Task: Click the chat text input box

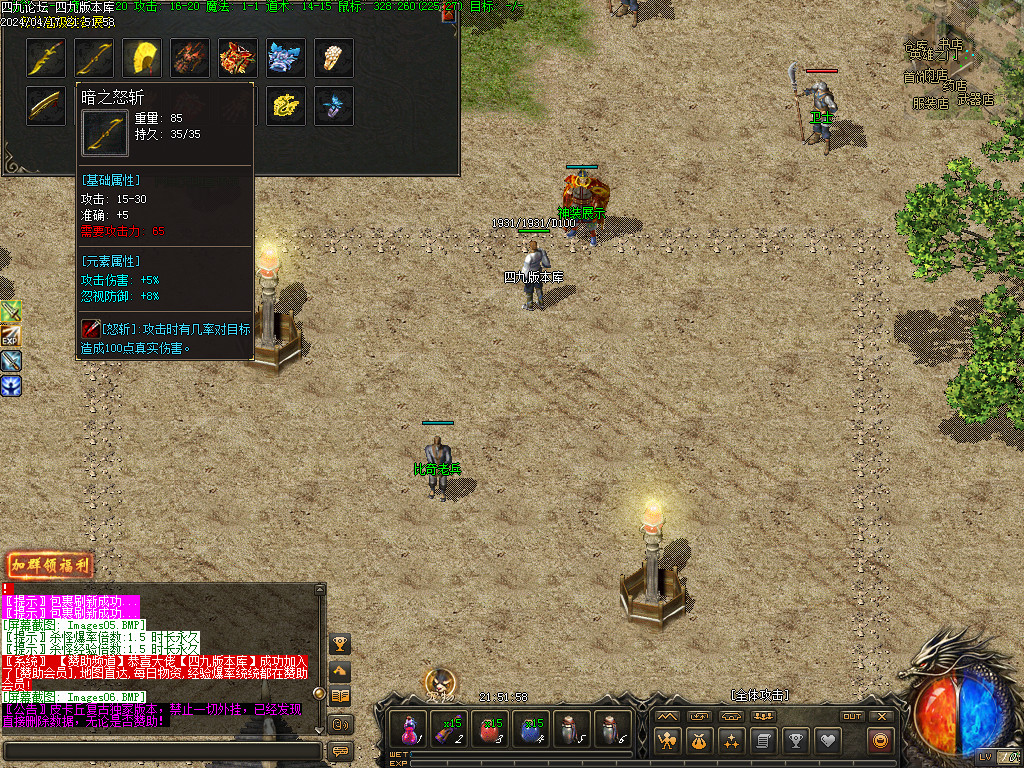Action: point(162,750)
